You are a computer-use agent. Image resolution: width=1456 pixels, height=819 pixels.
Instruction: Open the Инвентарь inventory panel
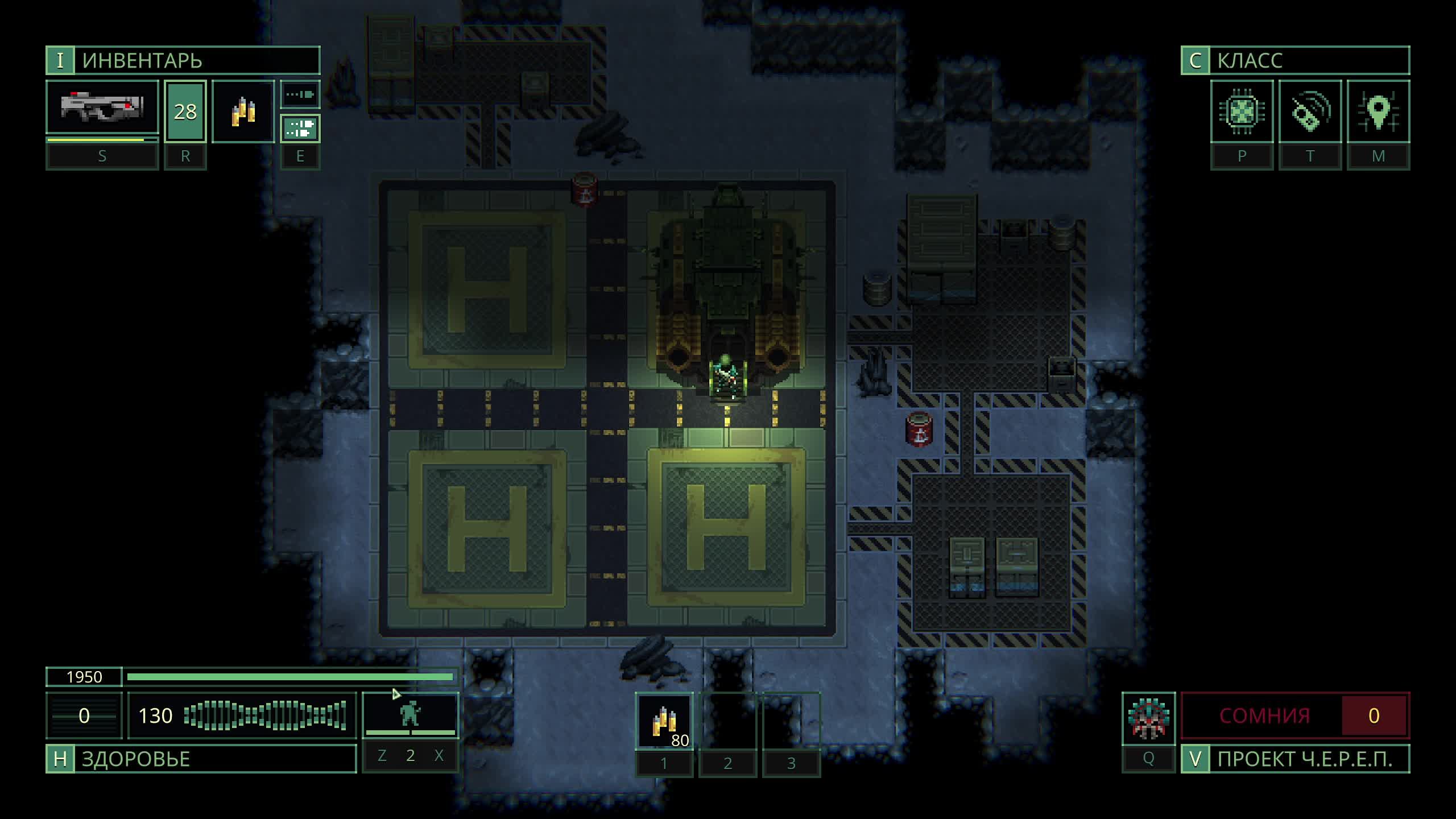point(182,60)
